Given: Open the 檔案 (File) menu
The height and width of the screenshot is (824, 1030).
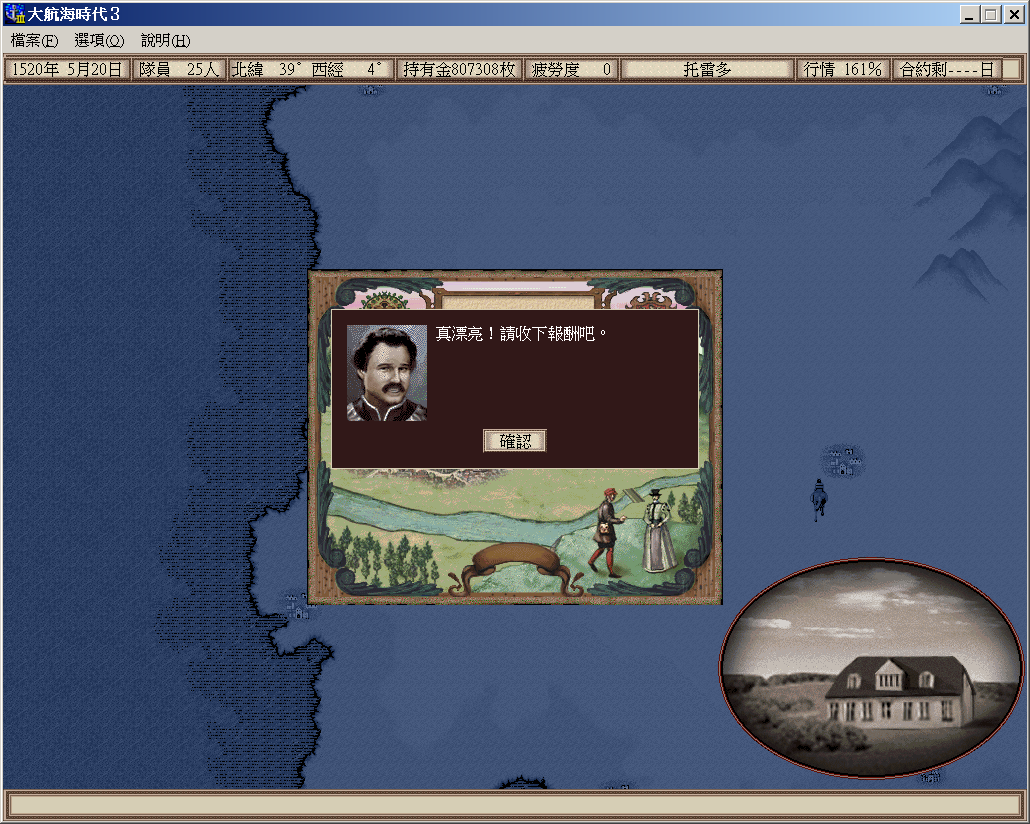Looking at the screenshot, I should click(34, 41).
